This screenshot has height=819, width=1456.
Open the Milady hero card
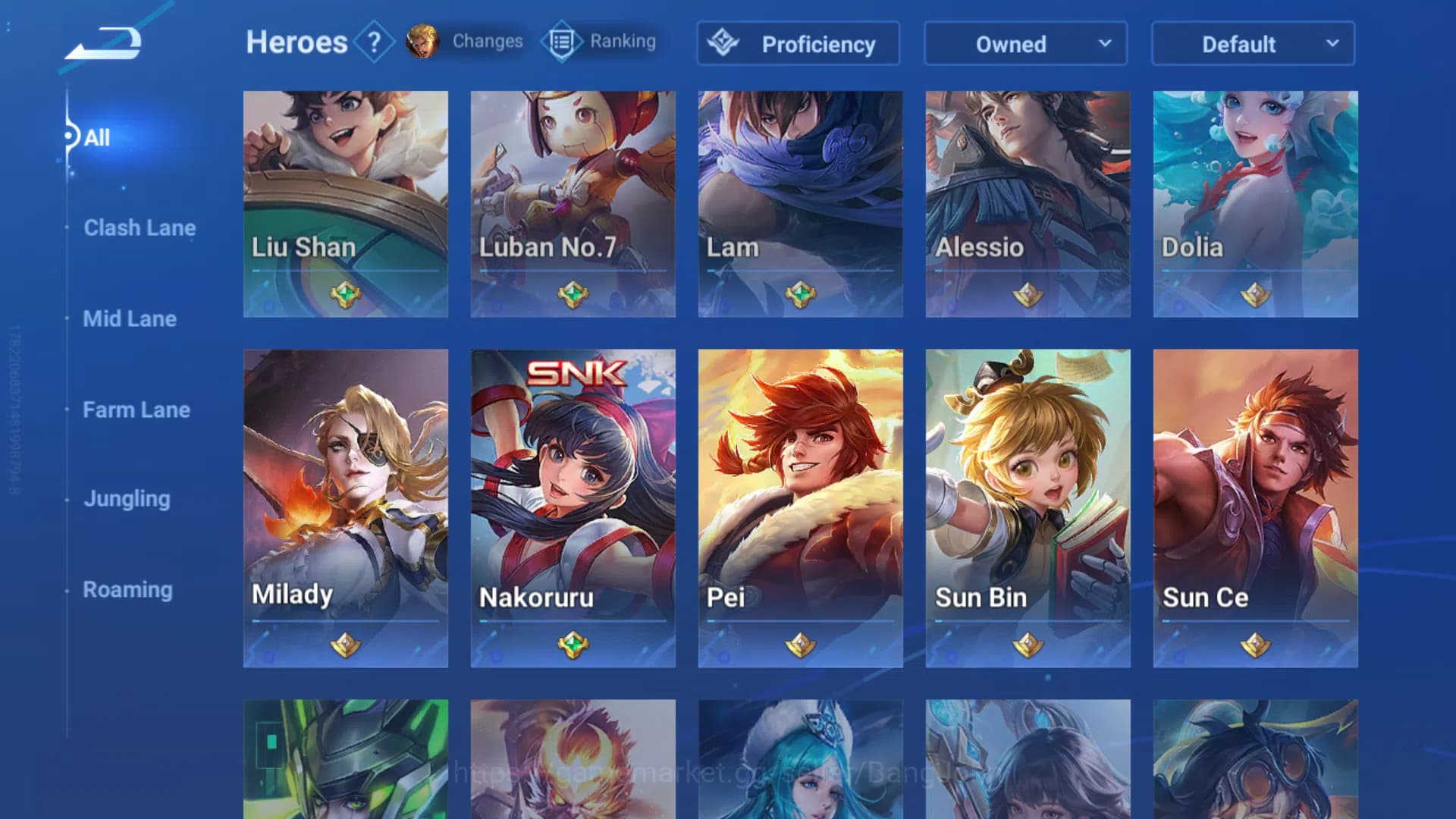(345, 504)
